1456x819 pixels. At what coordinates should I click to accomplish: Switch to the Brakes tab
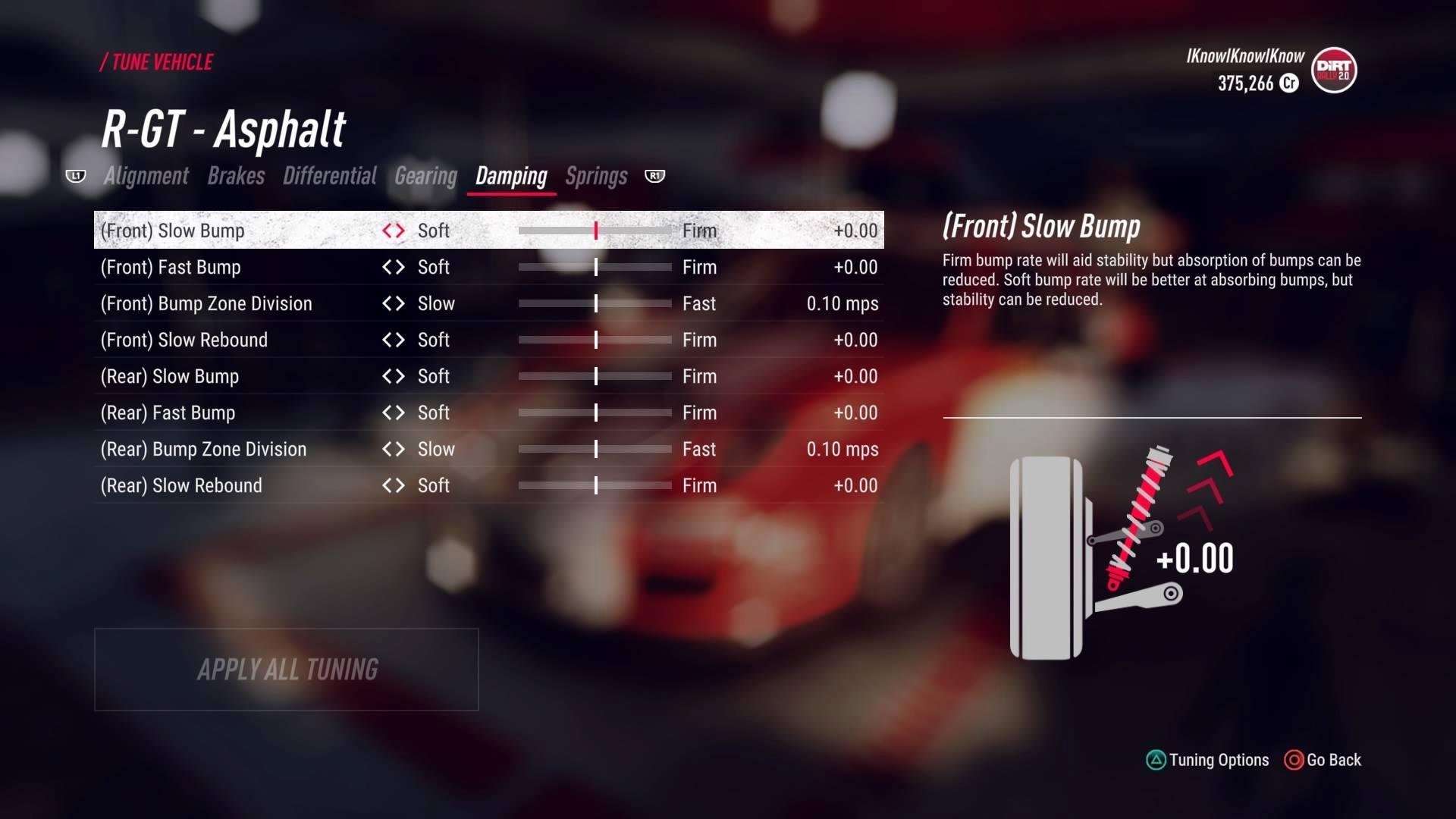(x=236, y=176)
